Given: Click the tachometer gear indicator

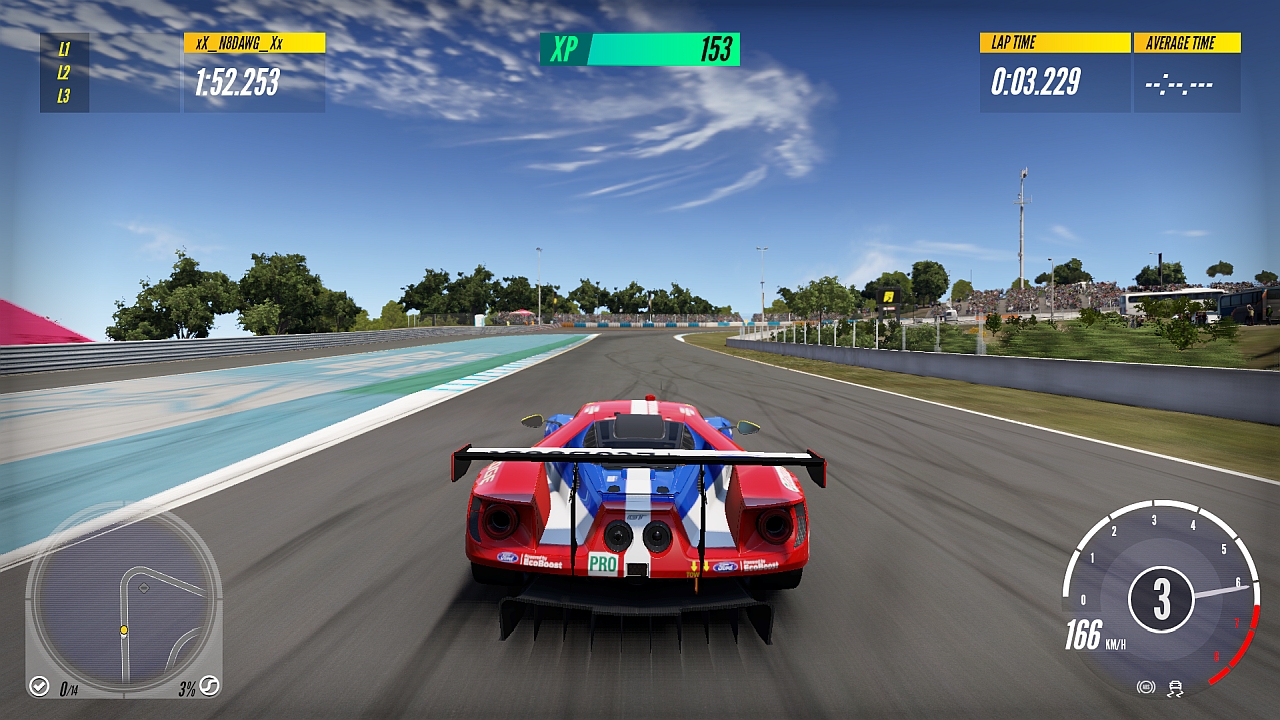Looking at the screenshot, I should coord(1161,599).
